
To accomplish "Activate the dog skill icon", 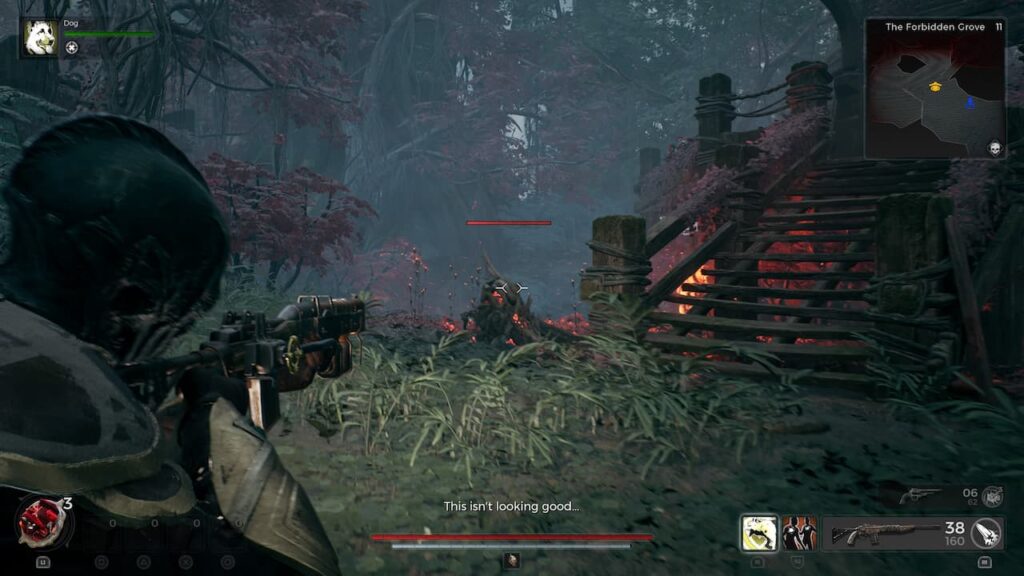I will pyautogui.click(x=758, y=533).
